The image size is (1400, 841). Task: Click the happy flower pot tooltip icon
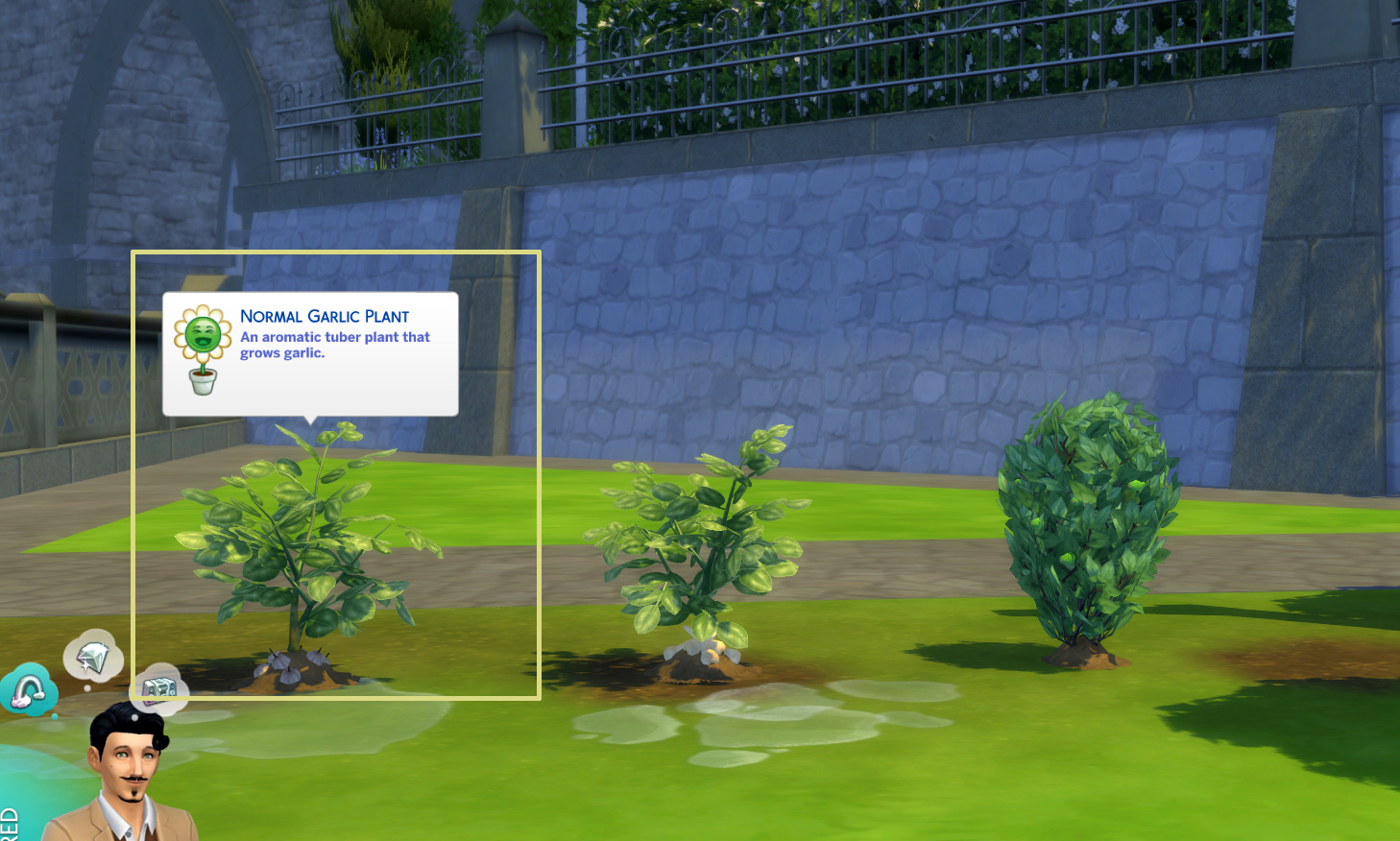(202, 354)
